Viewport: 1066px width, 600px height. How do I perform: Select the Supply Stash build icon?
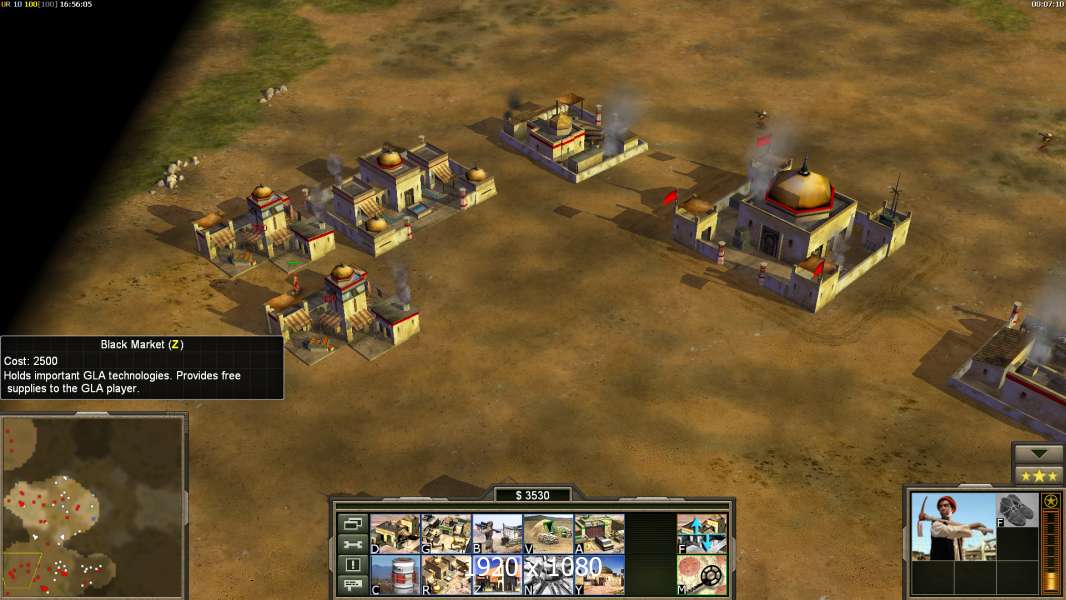pyautogui.click(x=446, y=534)
